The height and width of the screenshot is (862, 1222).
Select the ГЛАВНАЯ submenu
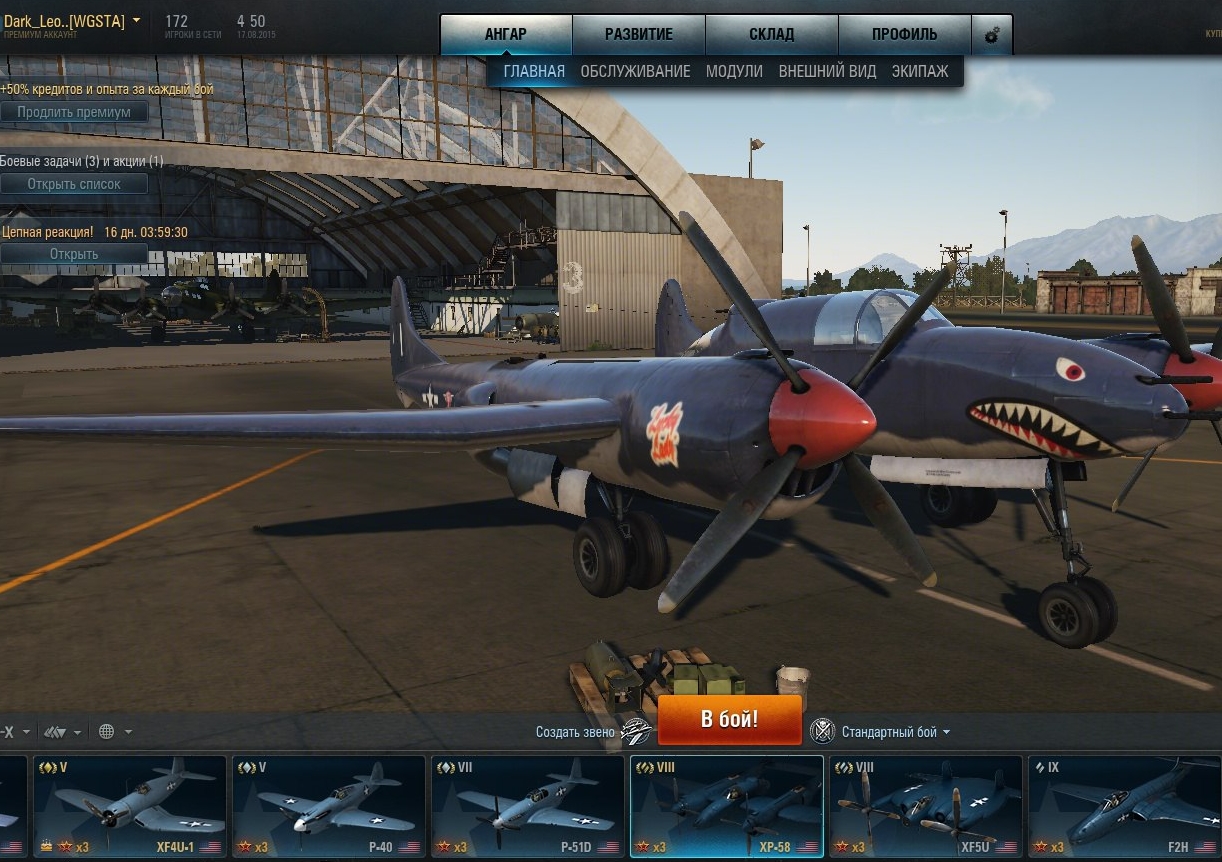click(x=534, y=71)
